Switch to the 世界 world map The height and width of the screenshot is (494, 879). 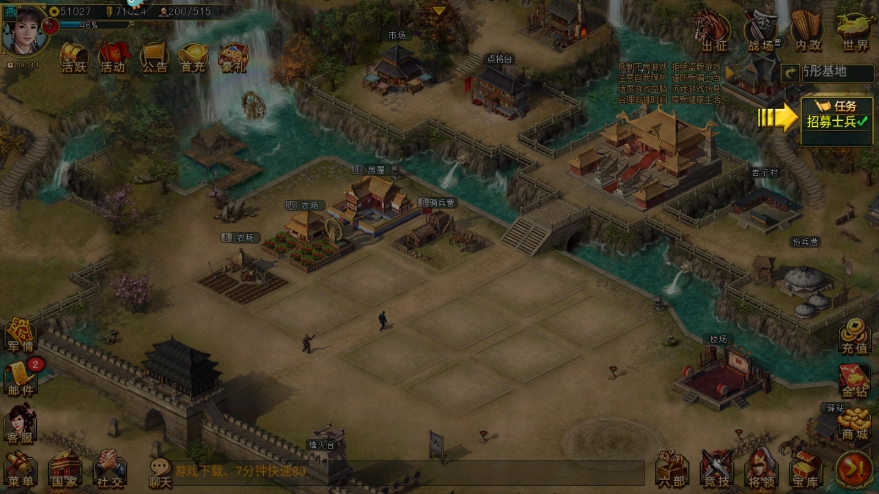tap(854, 30)
